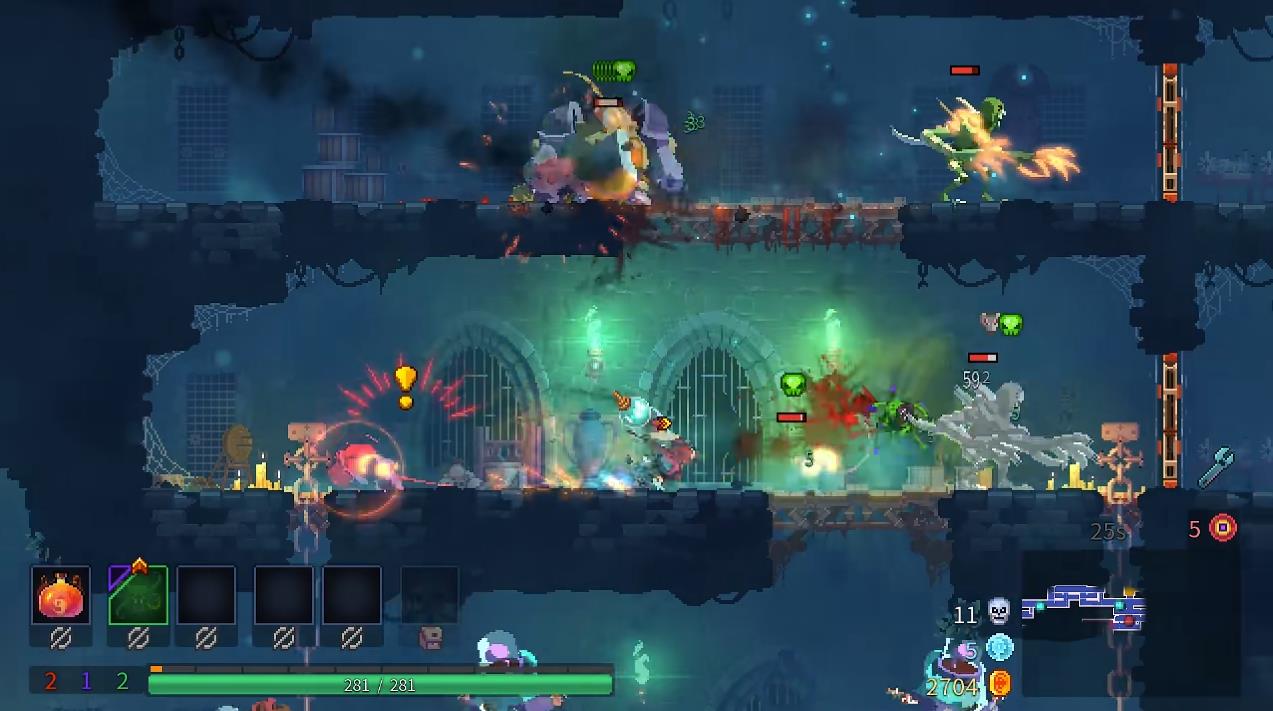Open the level minimap
The width and height of the screenshot is (1273, 711).
click(1083, 608)
